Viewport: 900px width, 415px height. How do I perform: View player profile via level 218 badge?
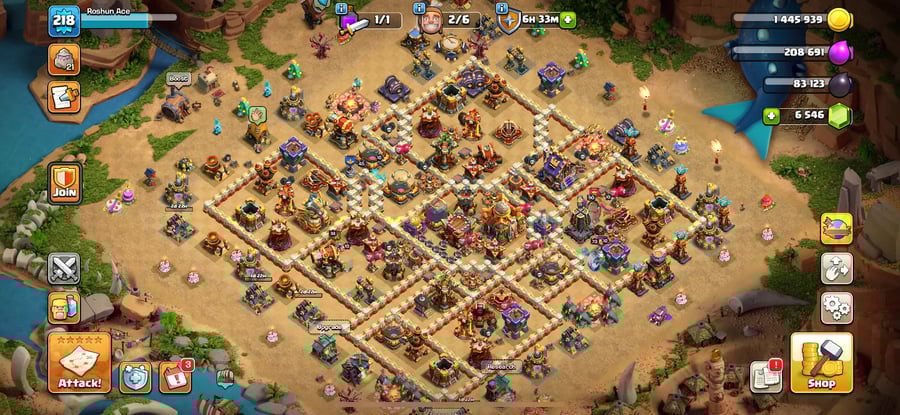point(64,20)
